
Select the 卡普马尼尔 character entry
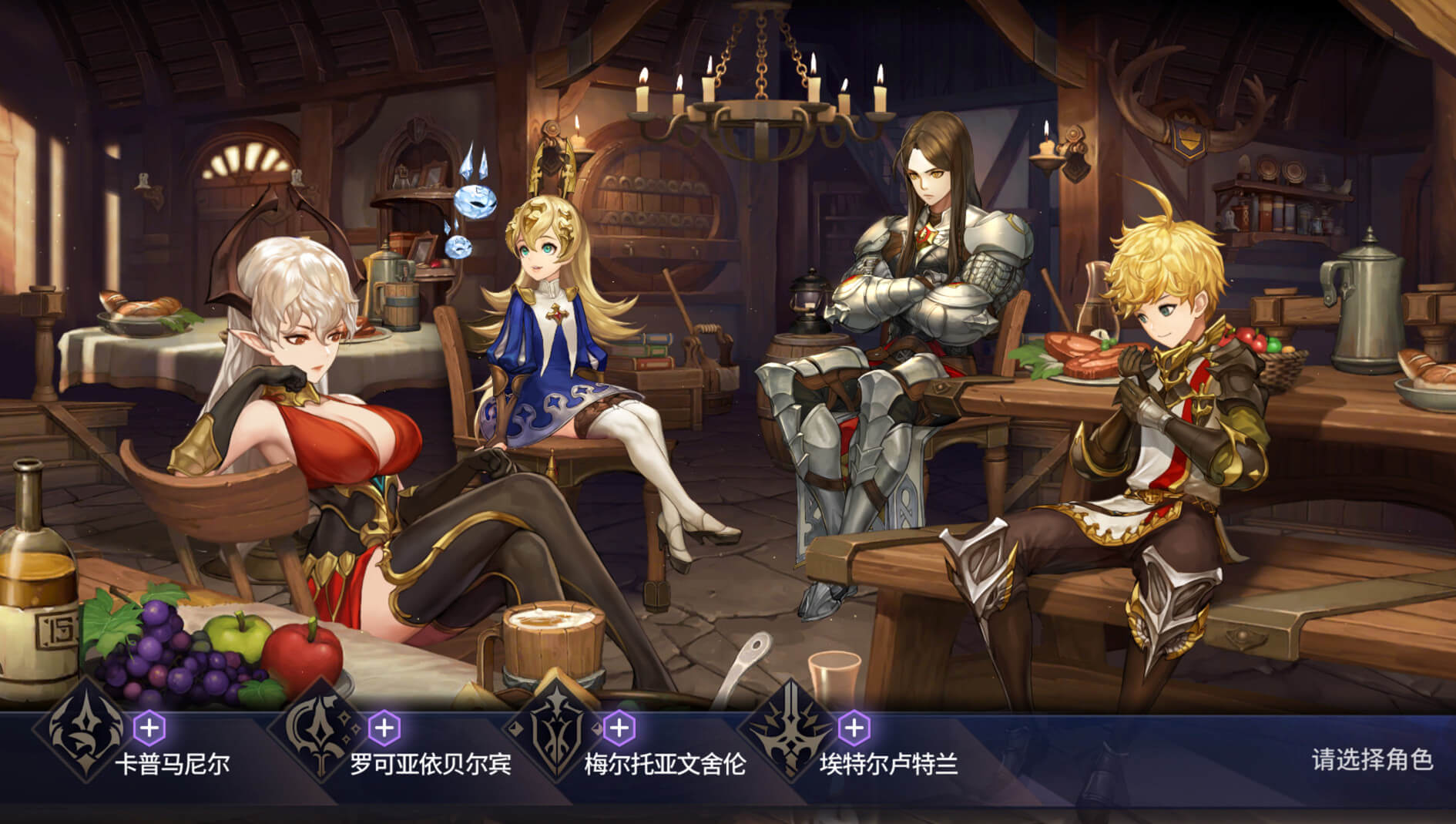[172, 764]
